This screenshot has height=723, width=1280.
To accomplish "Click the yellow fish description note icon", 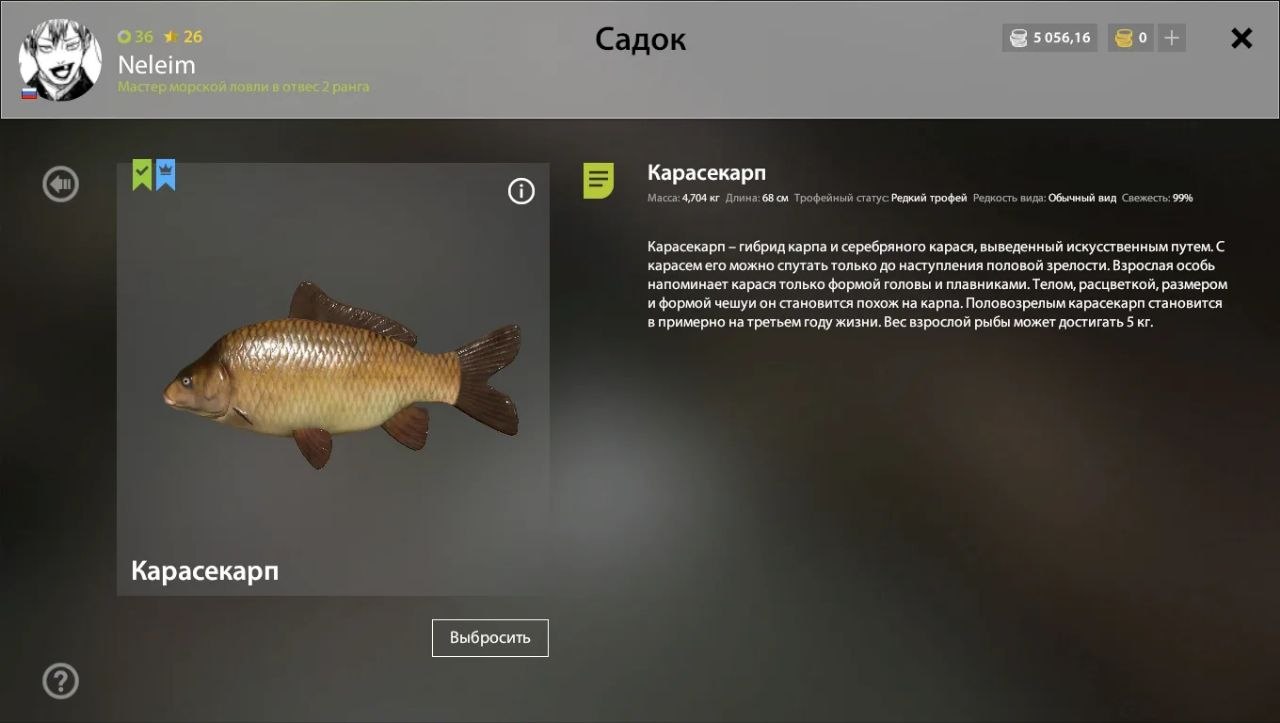I will click(x=597, y=181).
